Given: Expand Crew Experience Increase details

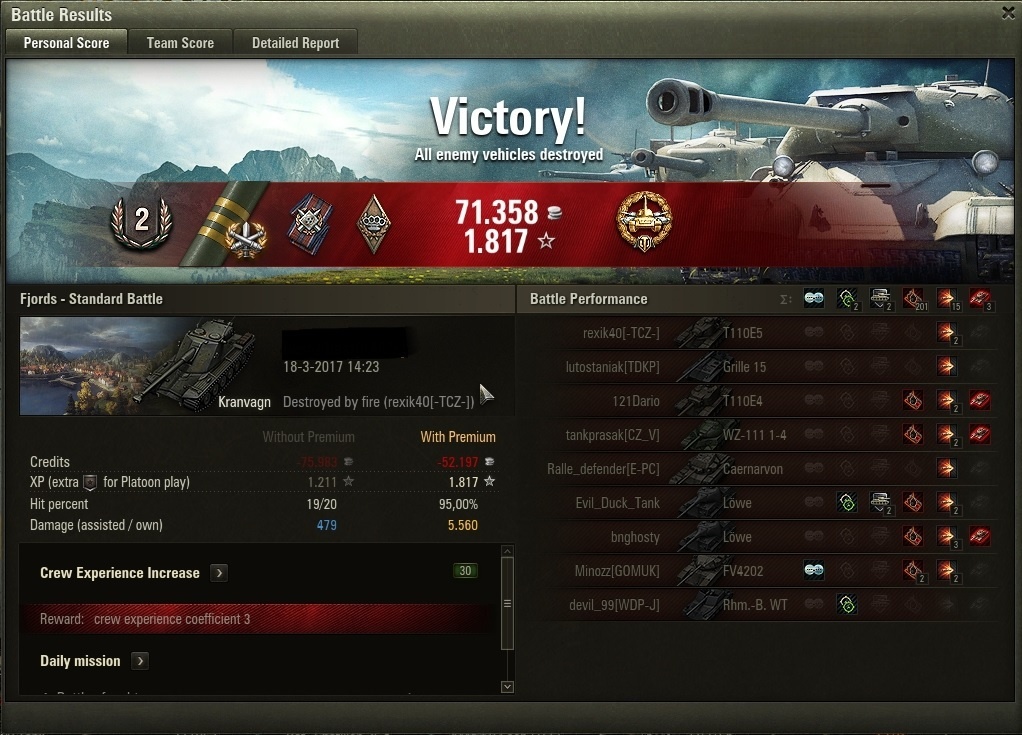Looking at the screenshot, I should (x=219, y=573).
